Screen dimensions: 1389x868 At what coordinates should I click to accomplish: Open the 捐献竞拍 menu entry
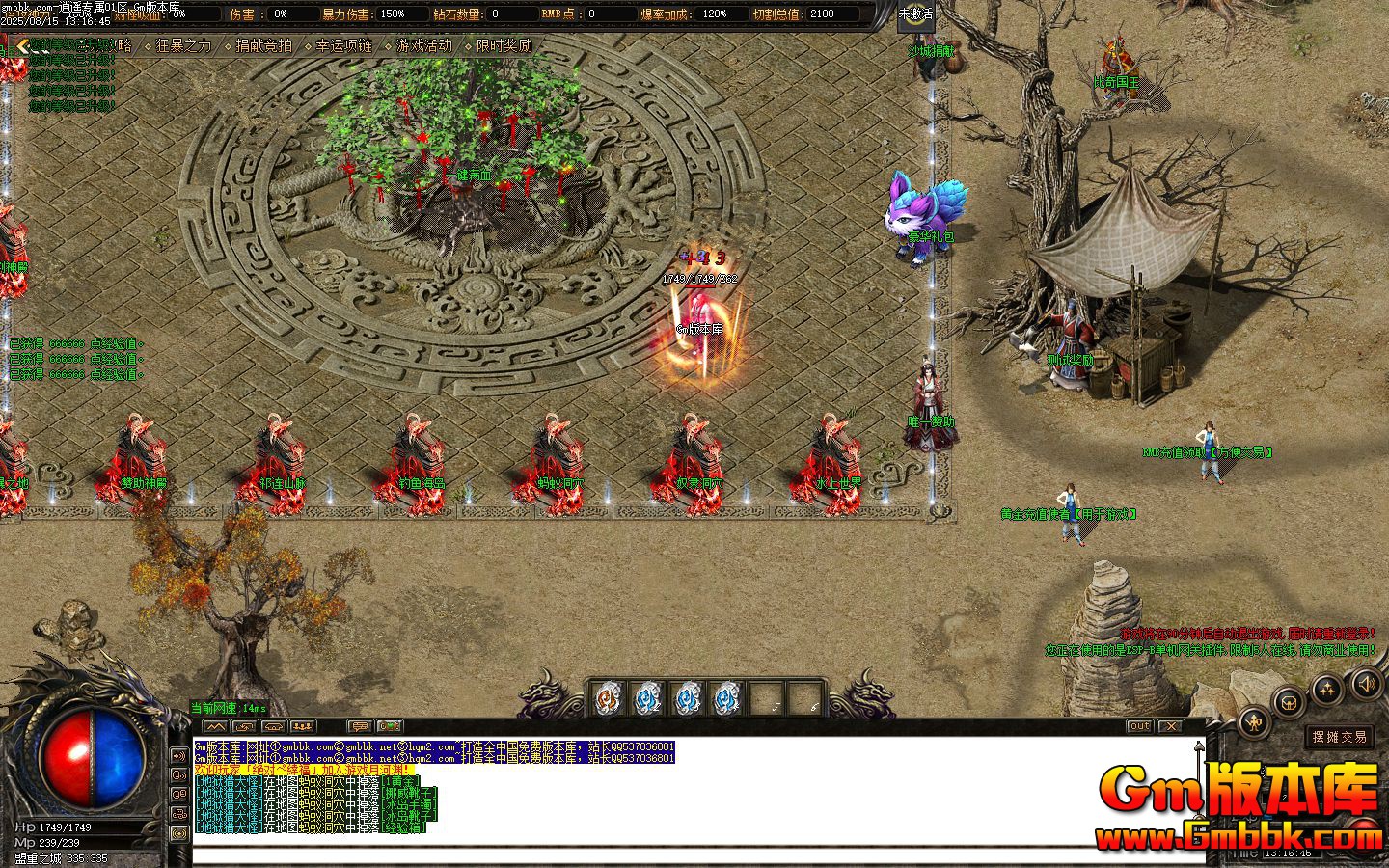(263, 45)
